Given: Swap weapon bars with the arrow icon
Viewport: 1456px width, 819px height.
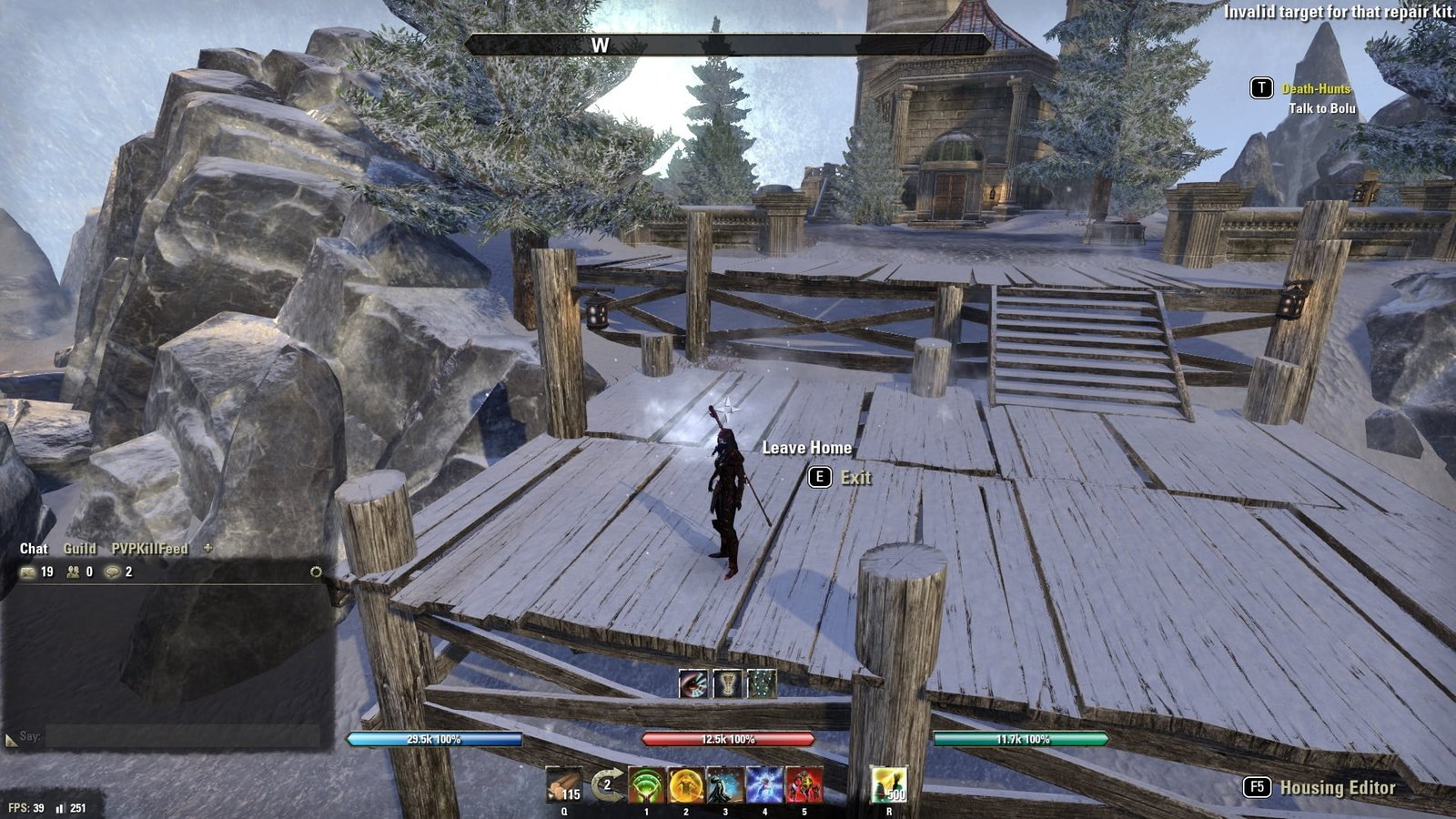Looking at the screenshot, I should [x=607, y=784].
